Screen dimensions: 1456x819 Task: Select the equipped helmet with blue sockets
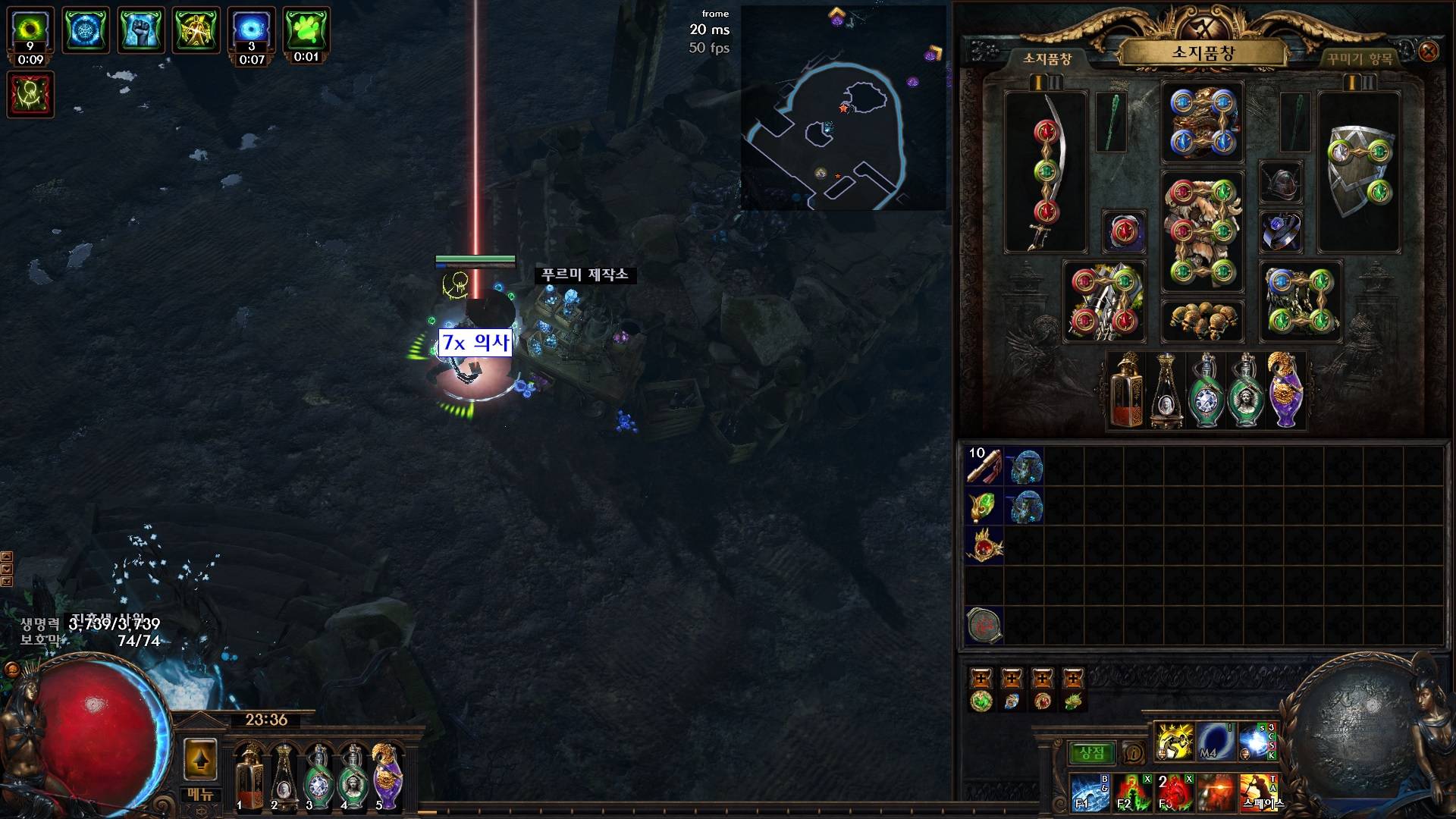[x=1202, y=122]
